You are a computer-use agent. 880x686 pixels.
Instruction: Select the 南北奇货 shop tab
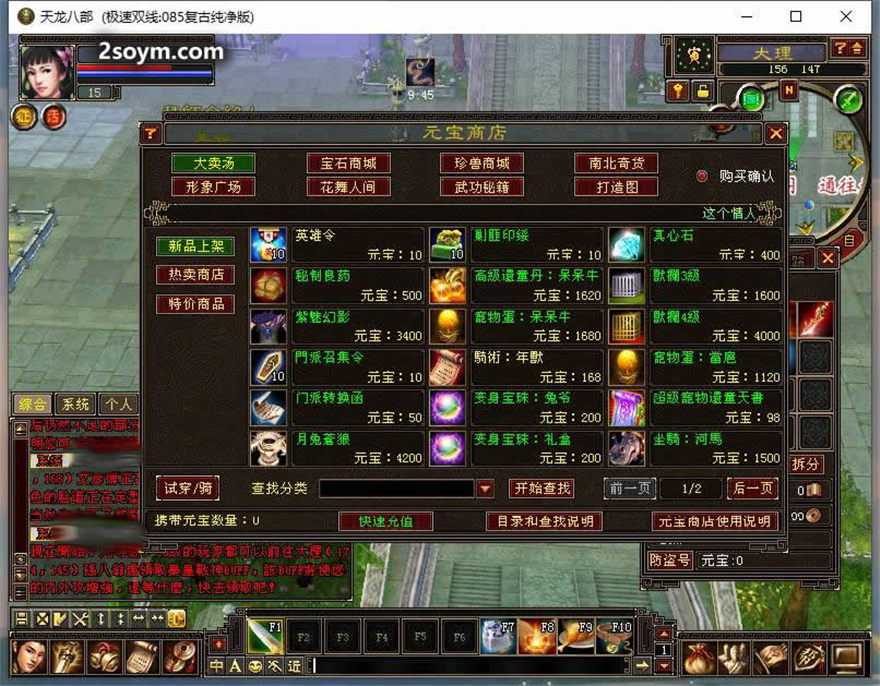pos(616,163)
